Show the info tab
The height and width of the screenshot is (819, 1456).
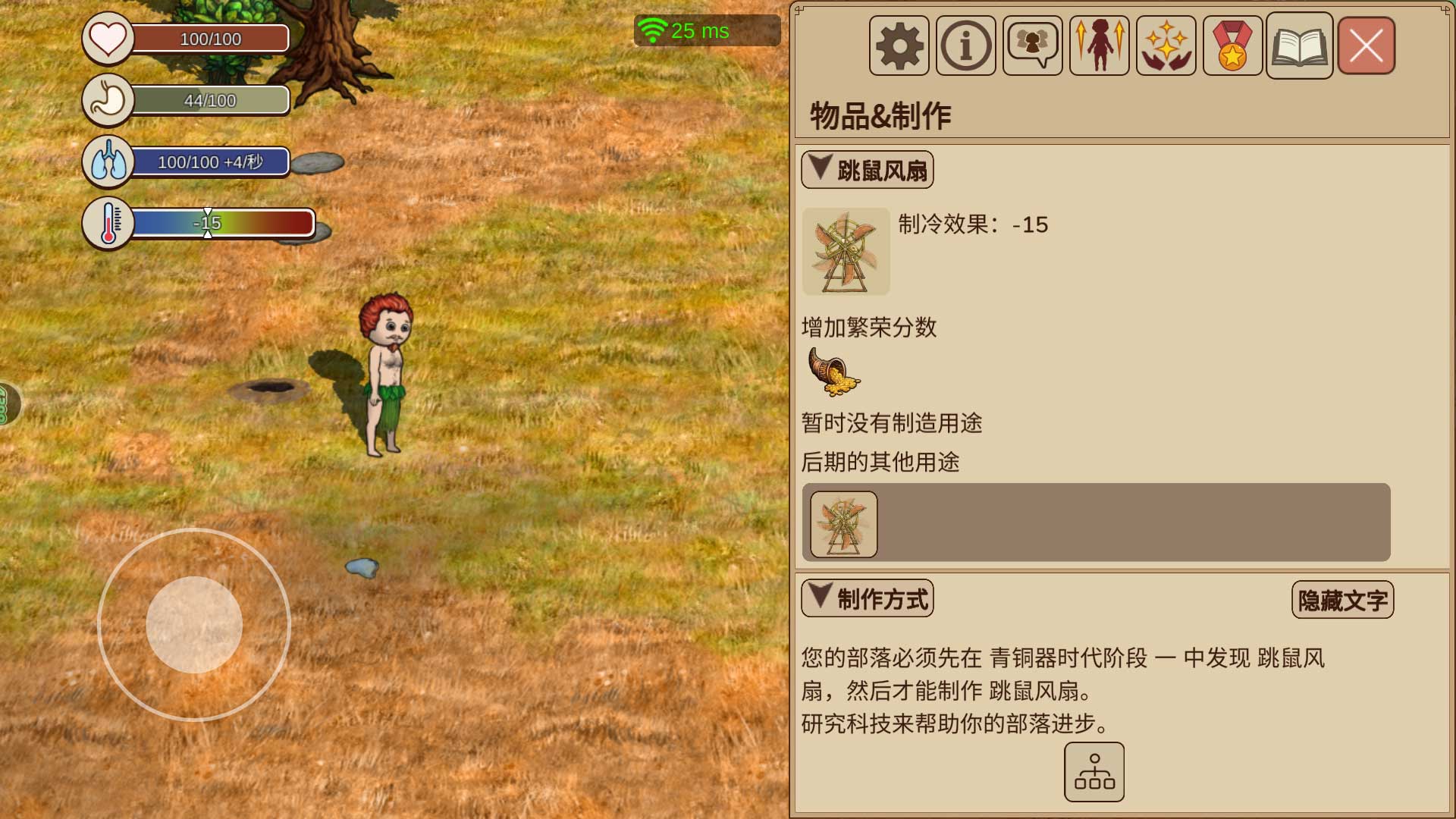click(x=965, y=45)
